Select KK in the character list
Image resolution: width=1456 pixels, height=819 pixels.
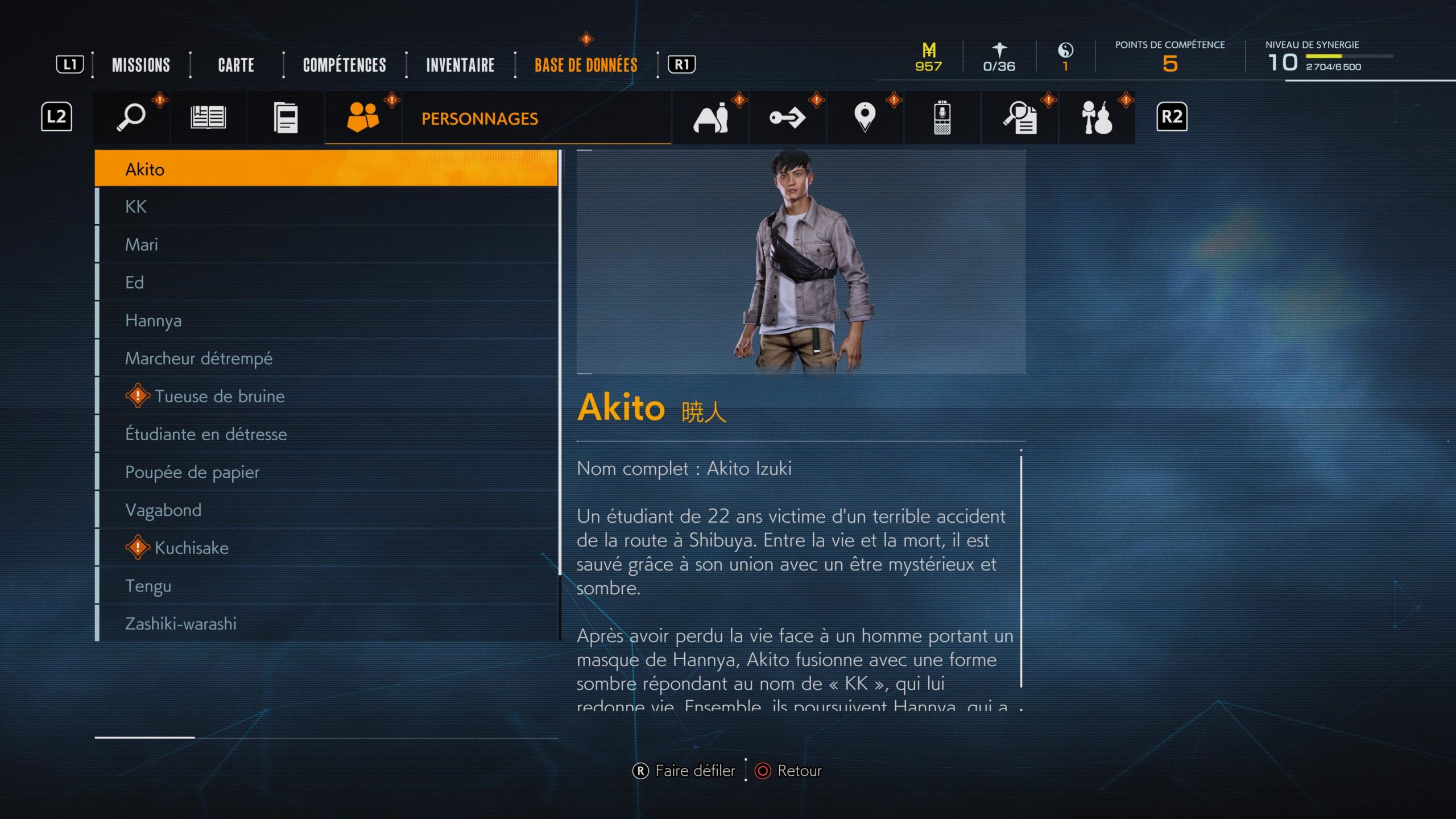(327, 206)
